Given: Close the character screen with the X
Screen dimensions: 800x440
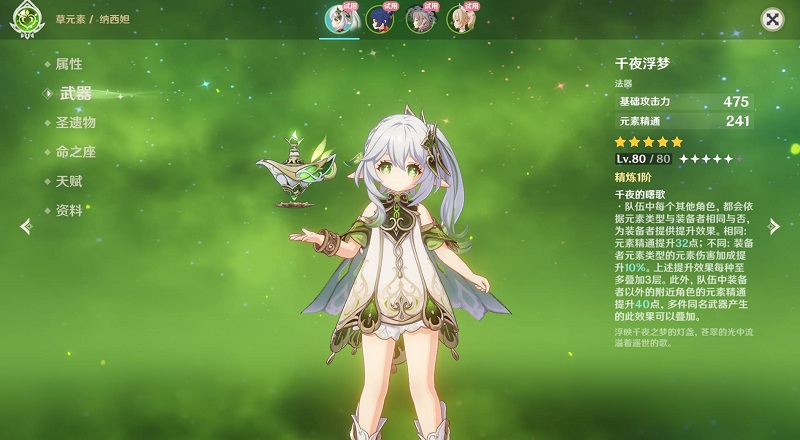Looking at the screenshot, I should point(772,19).
